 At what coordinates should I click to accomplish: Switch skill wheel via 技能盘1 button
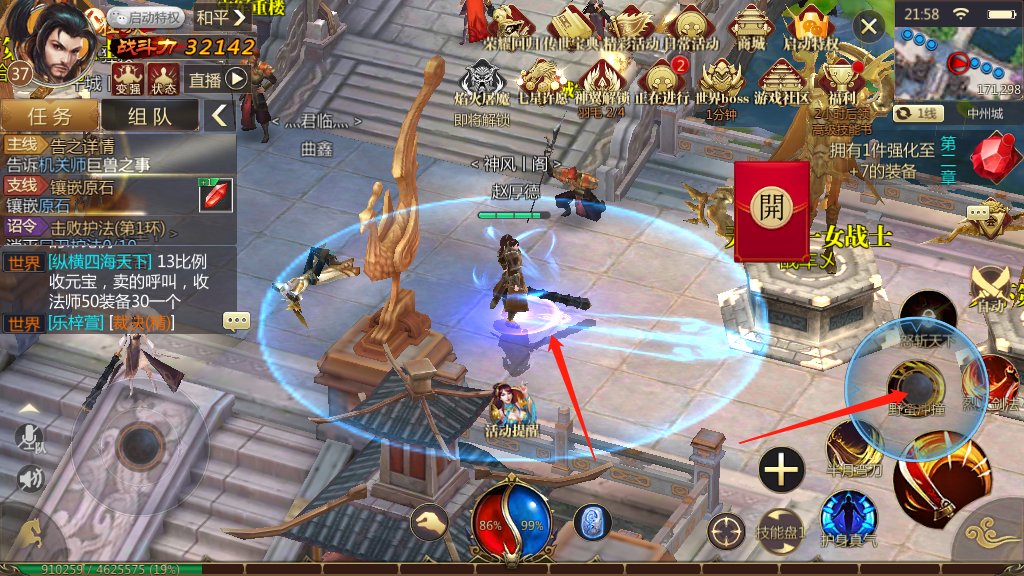click(x=780, y=531)
